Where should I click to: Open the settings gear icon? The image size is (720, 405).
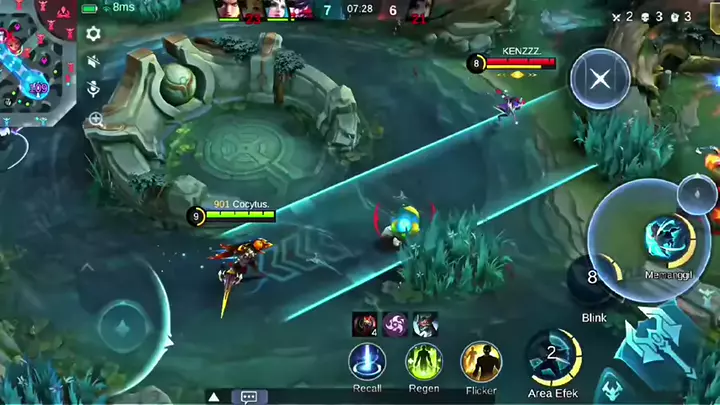[x=93, y=34]
